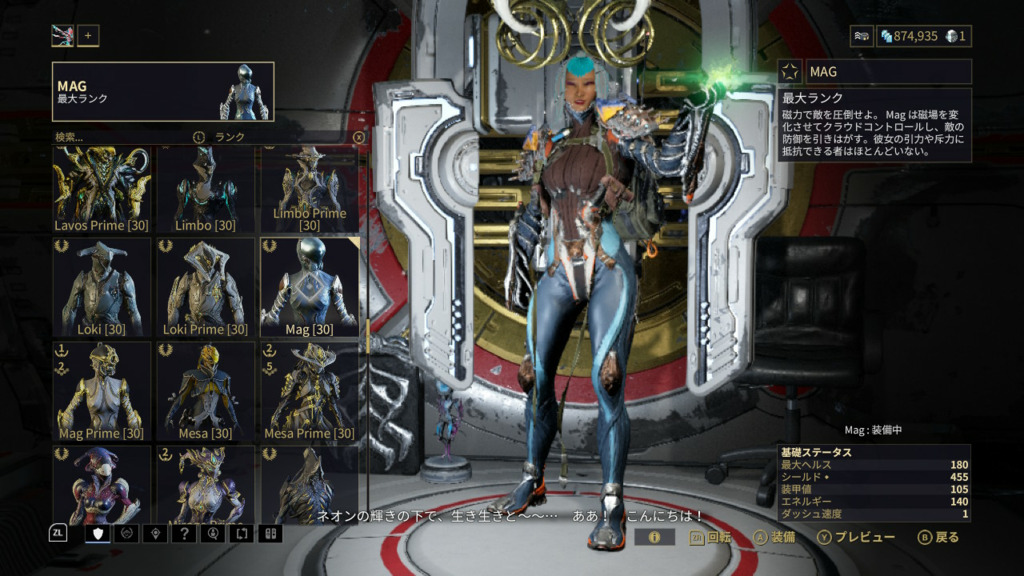Image resolution: width=1024 pixels, height=576 pixels.
Task: Open the rank sort dropdown
Action: pyautogui.click(x=229, y=137)
